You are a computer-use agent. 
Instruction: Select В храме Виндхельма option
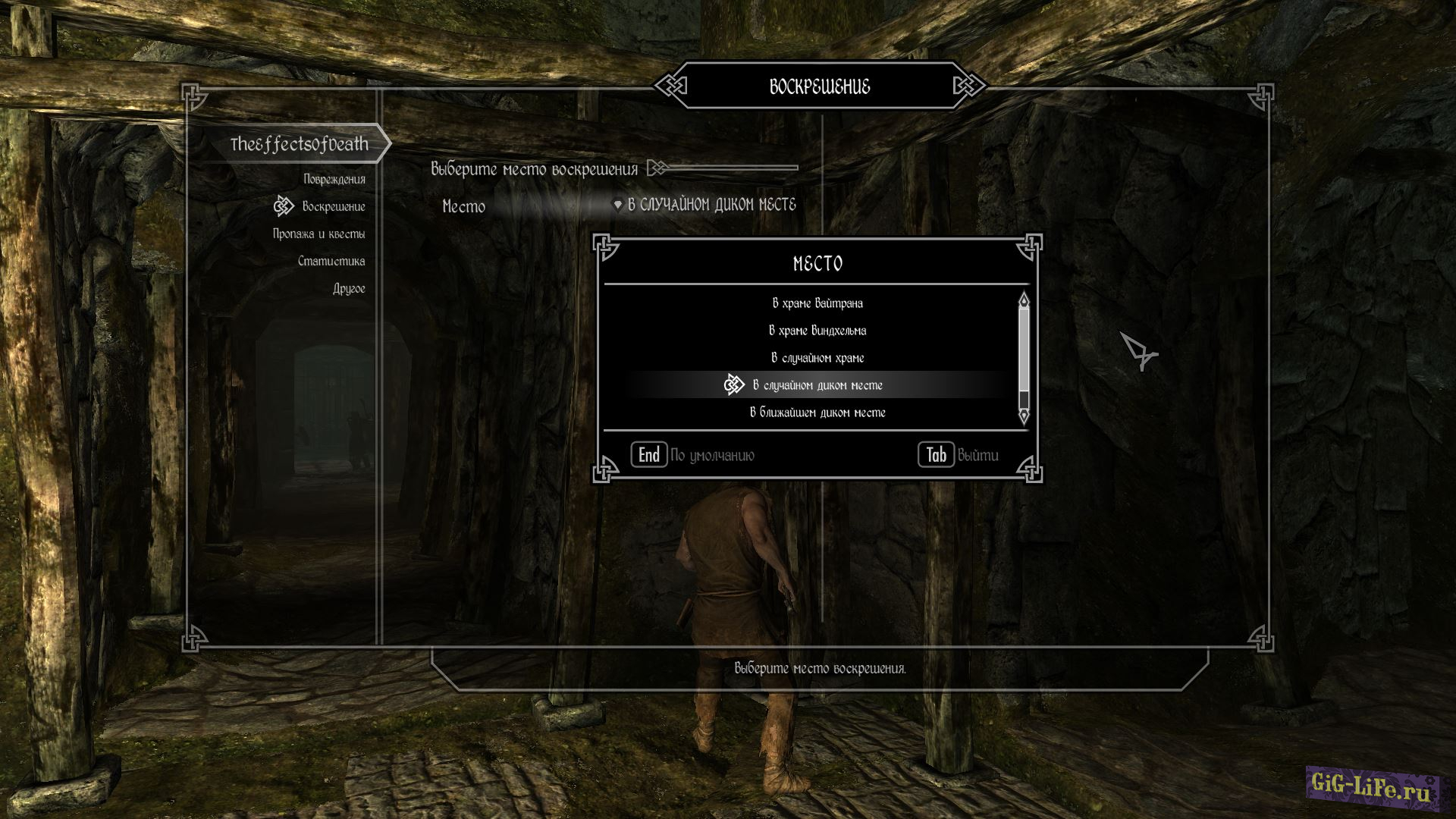(817, 331)
